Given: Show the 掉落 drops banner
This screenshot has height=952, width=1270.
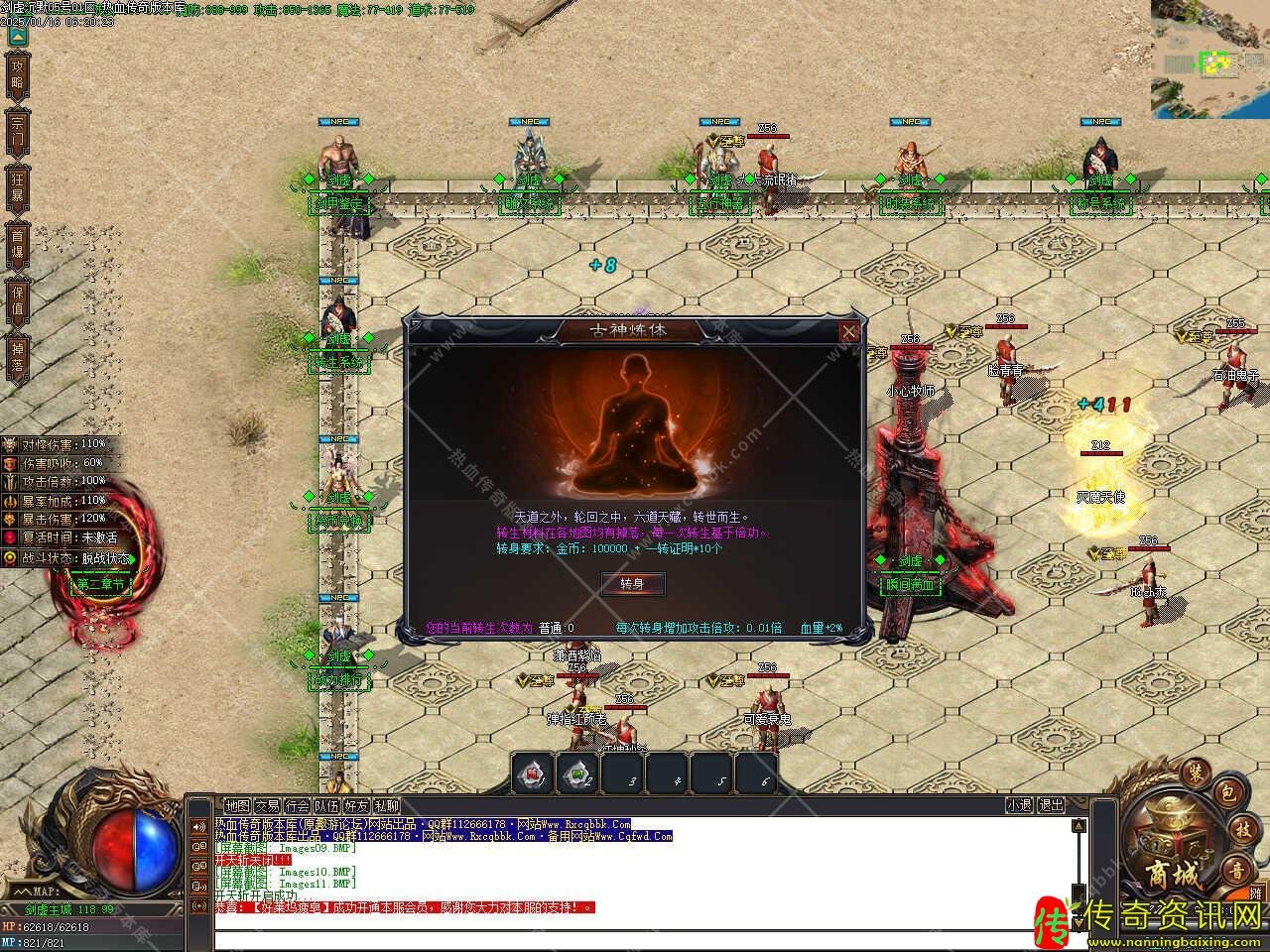Looking at the screenshot, I should pyautogui.click(x=17, y=357).
